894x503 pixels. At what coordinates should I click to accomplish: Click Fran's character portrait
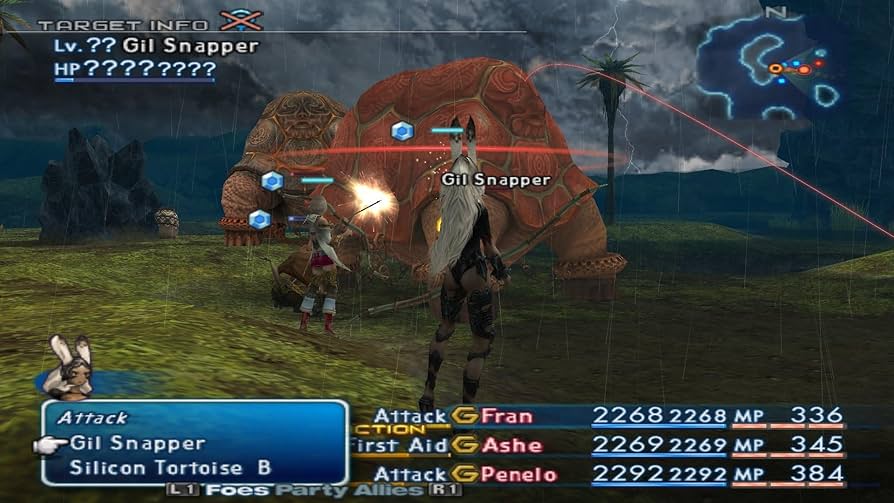click(72, 368)
